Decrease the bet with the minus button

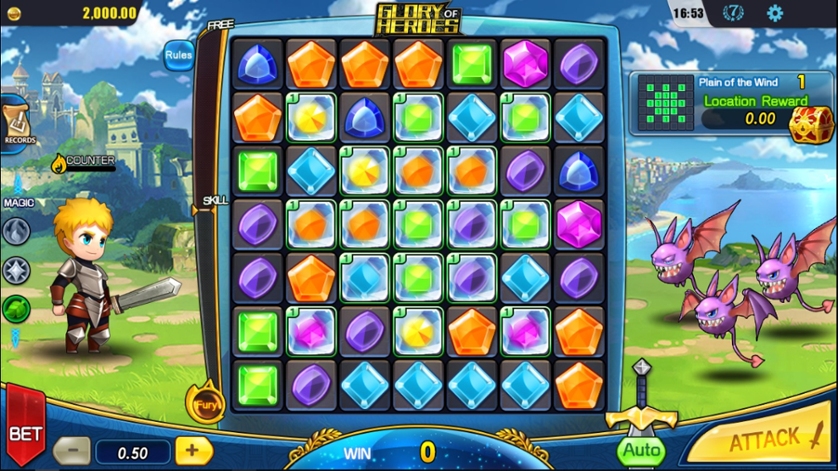pos(71,452)
